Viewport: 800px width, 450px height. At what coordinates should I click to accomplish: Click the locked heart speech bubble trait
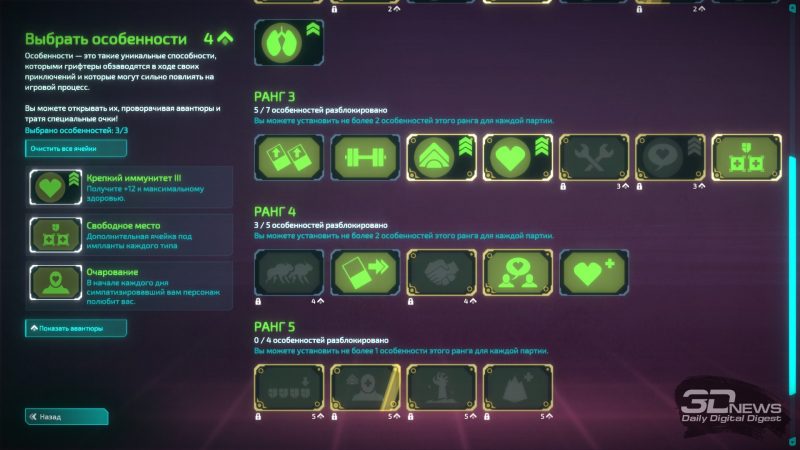coord(670,158)
